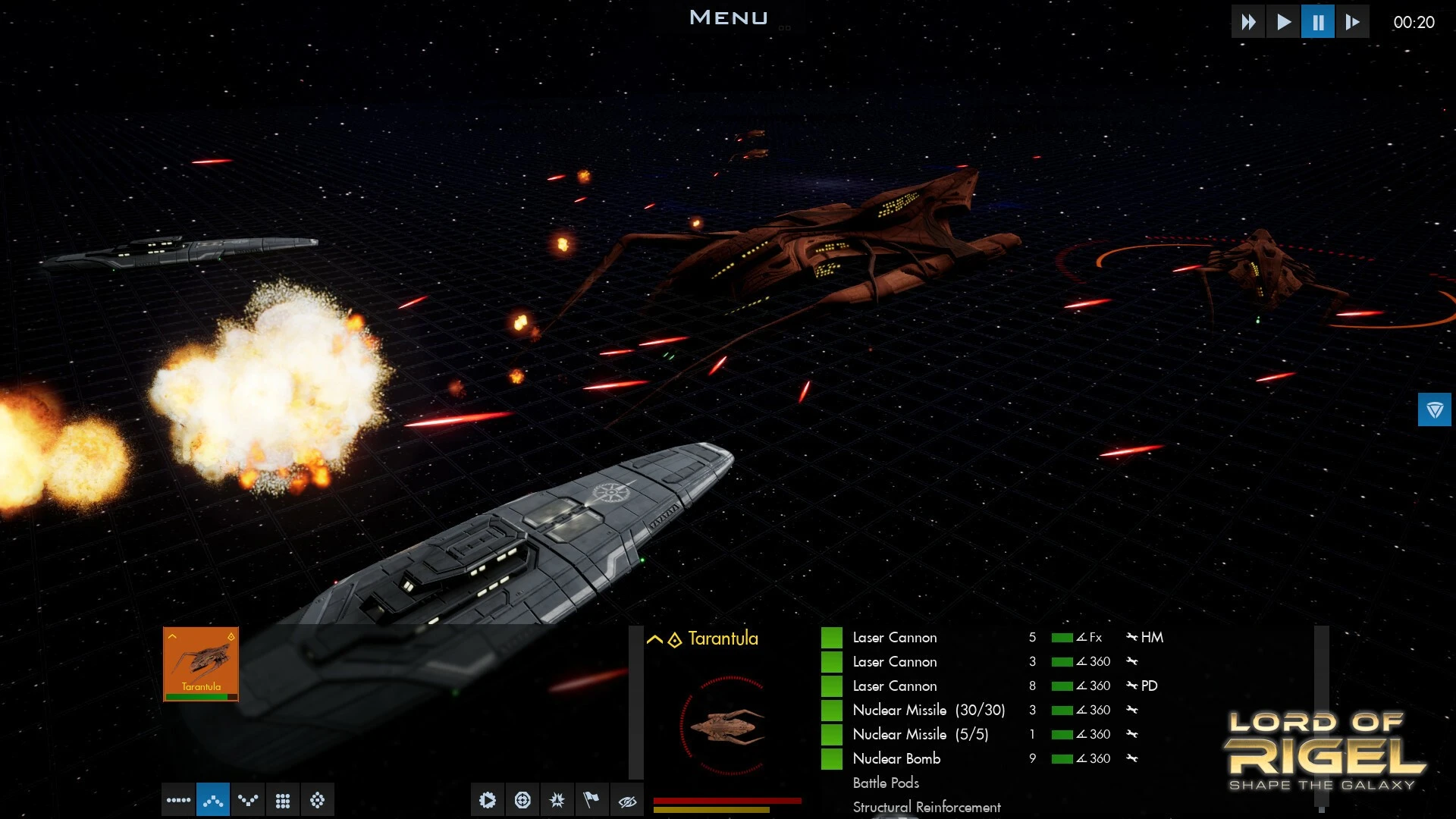Toggle the Nuclear Bomb weapon's green box
The image size is (1456, 819).
pos(832,758)
